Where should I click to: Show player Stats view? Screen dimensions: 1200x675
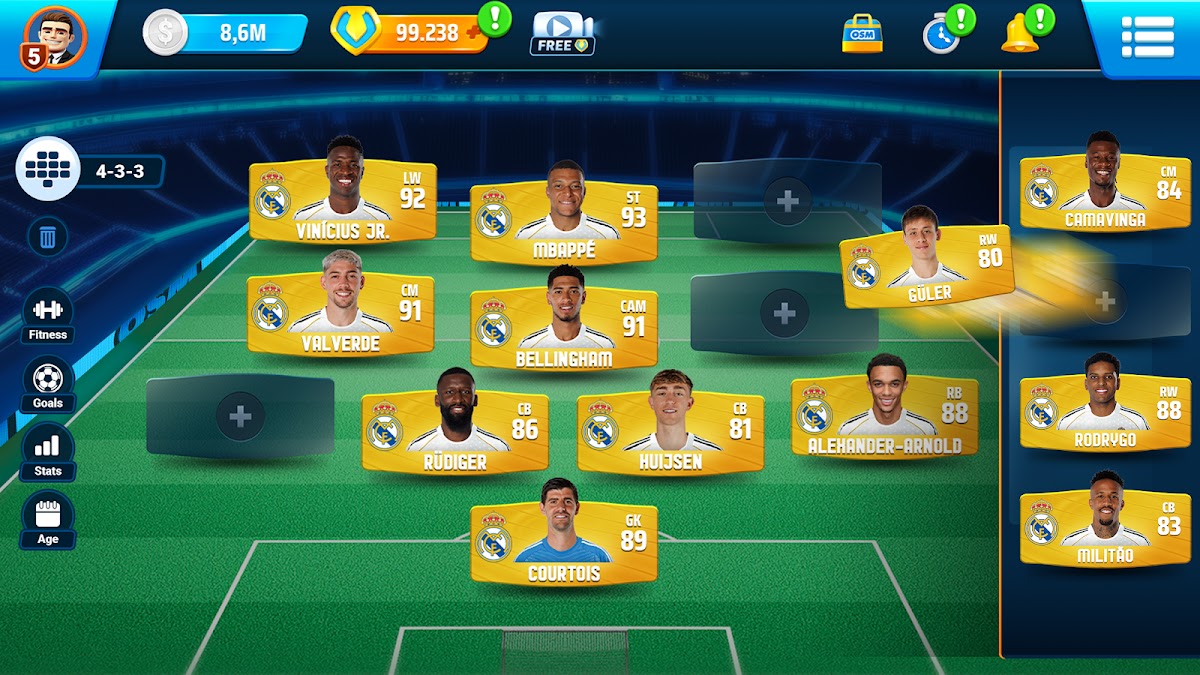click(x=48, y=452)
